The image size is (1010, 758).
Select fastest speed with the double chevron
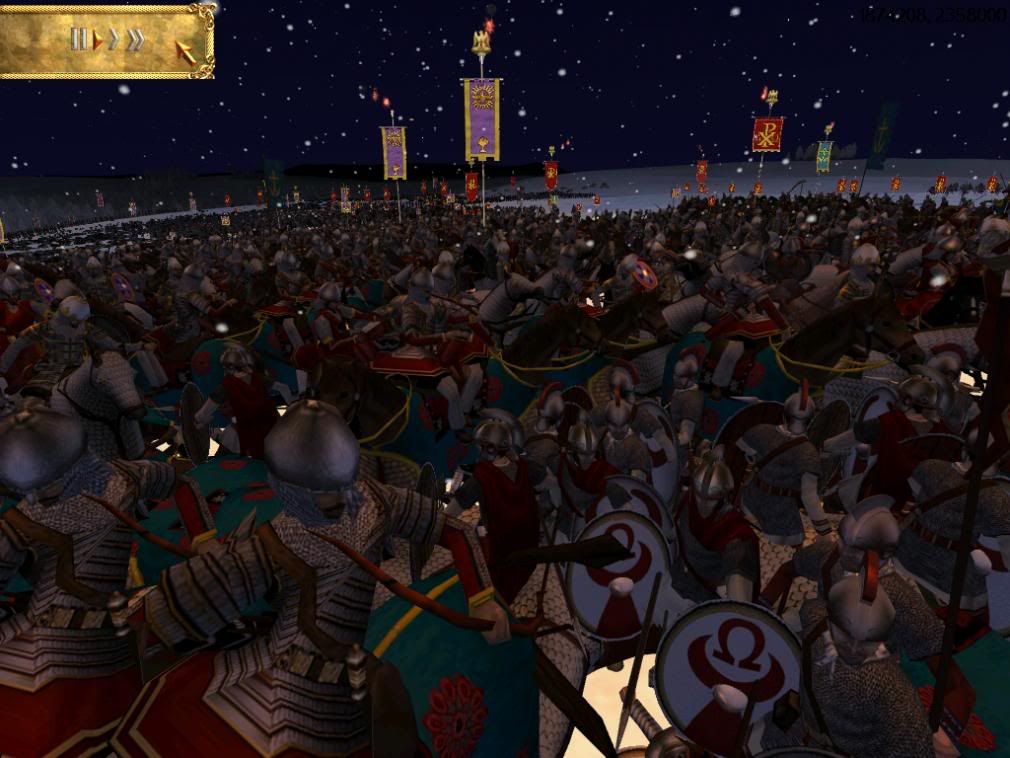pos(135,40)
